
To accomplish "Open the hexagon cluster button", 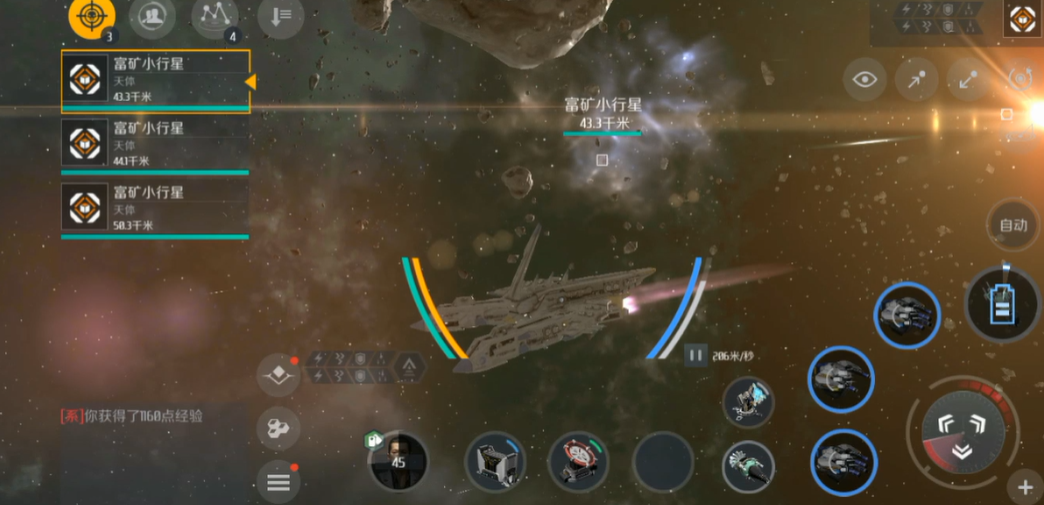I will pyautogui.click(x=278, y=429).
